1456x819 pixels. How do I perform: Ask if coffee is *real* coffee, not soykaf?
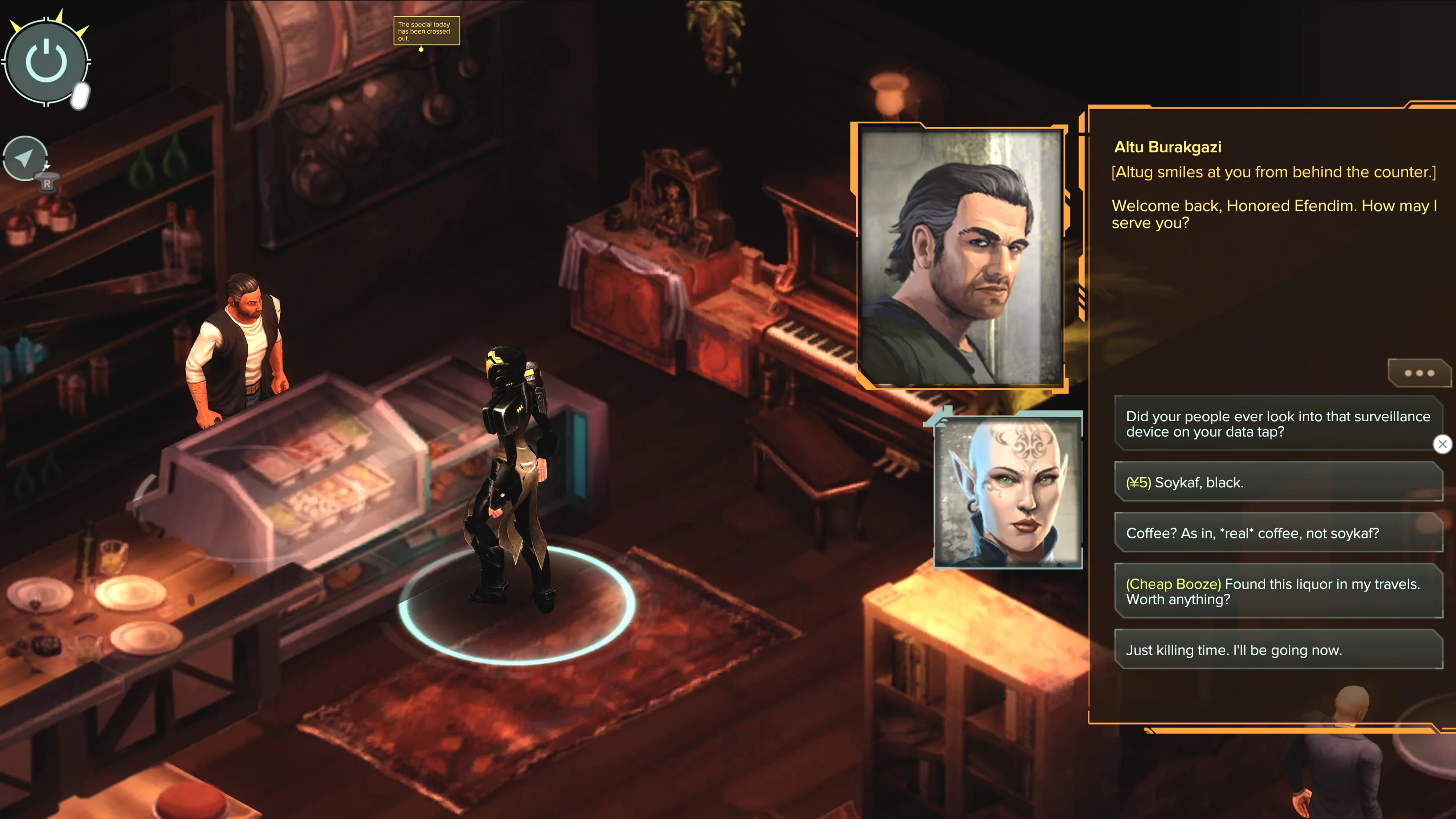pos(1279,533)
